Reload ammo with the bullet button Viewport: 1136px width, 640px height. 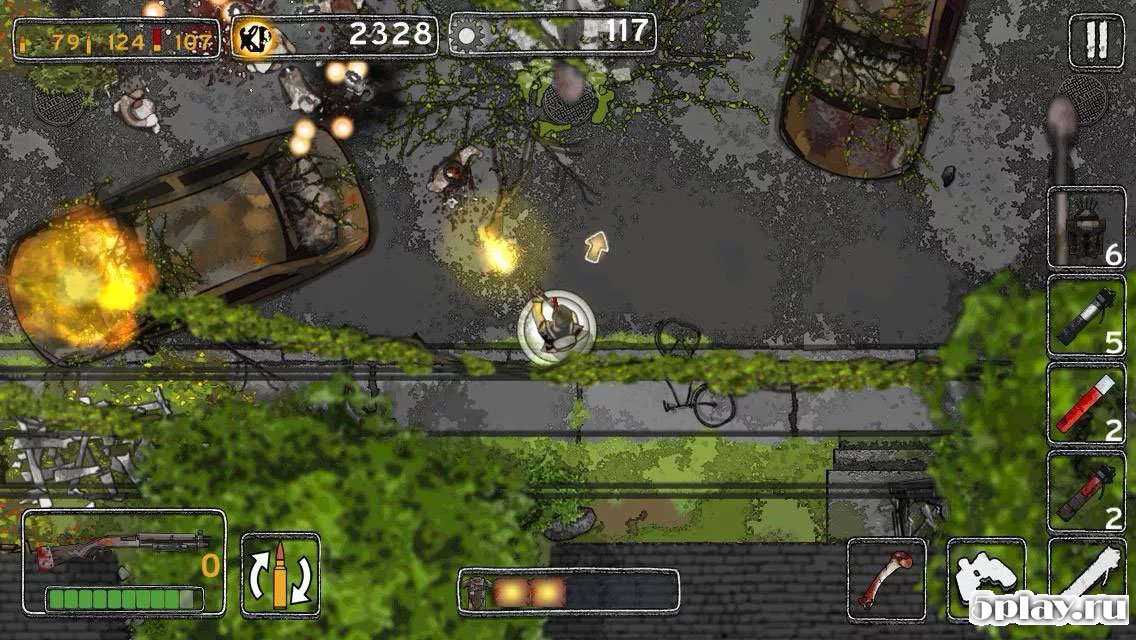(x=280, y=575)
